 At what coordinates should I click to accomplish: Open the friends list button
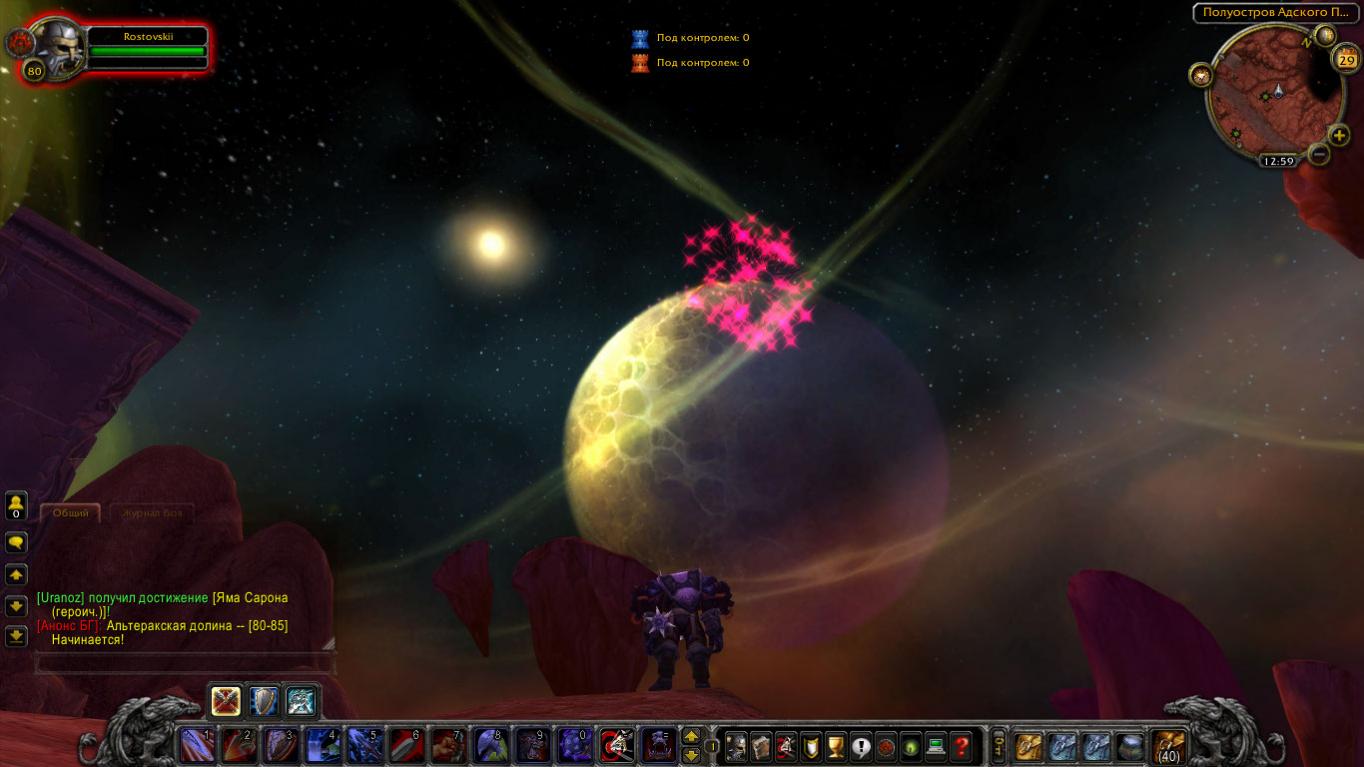coord(16,505)
